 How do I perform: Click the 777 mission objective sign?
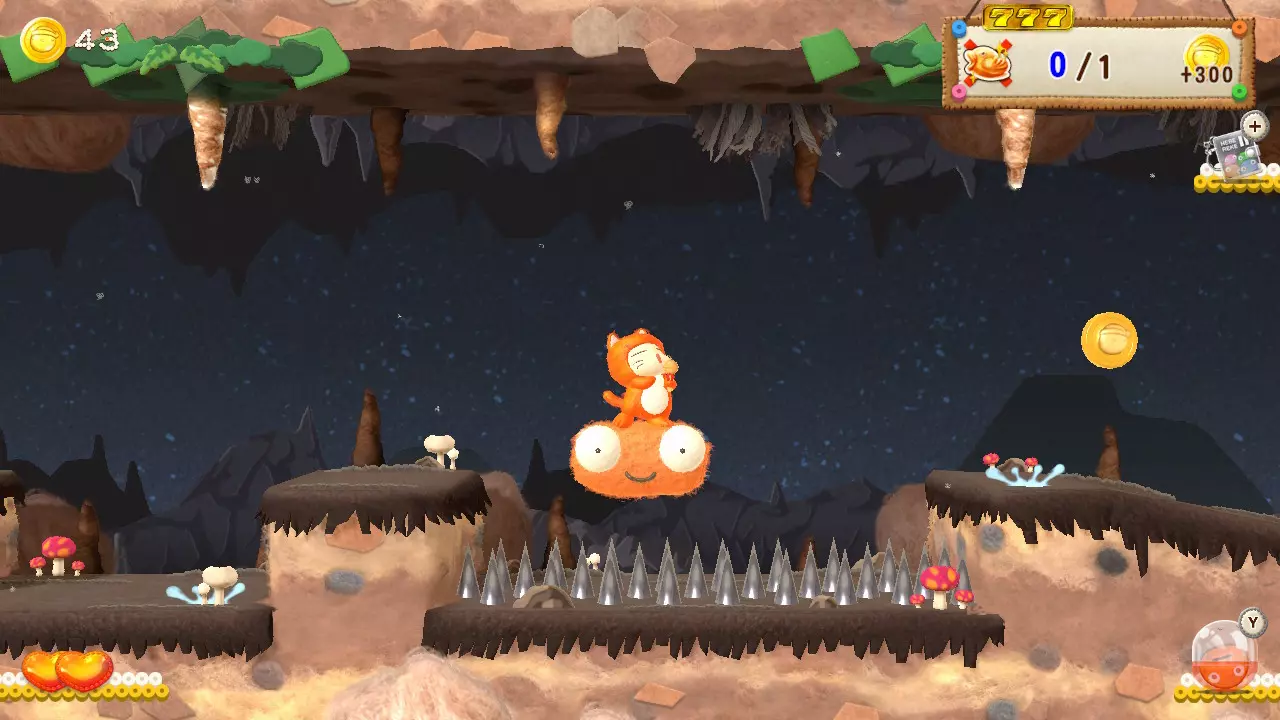point(1097,62)
